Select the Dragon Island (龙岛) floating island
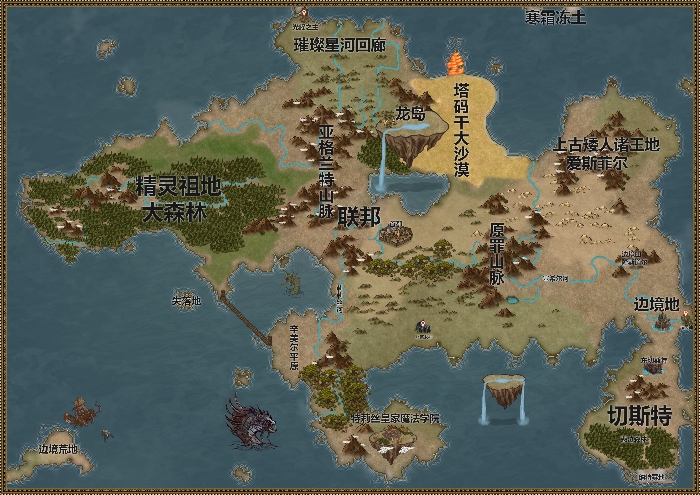This screenshot has width=700, height=495. click(x=414, y=141)
